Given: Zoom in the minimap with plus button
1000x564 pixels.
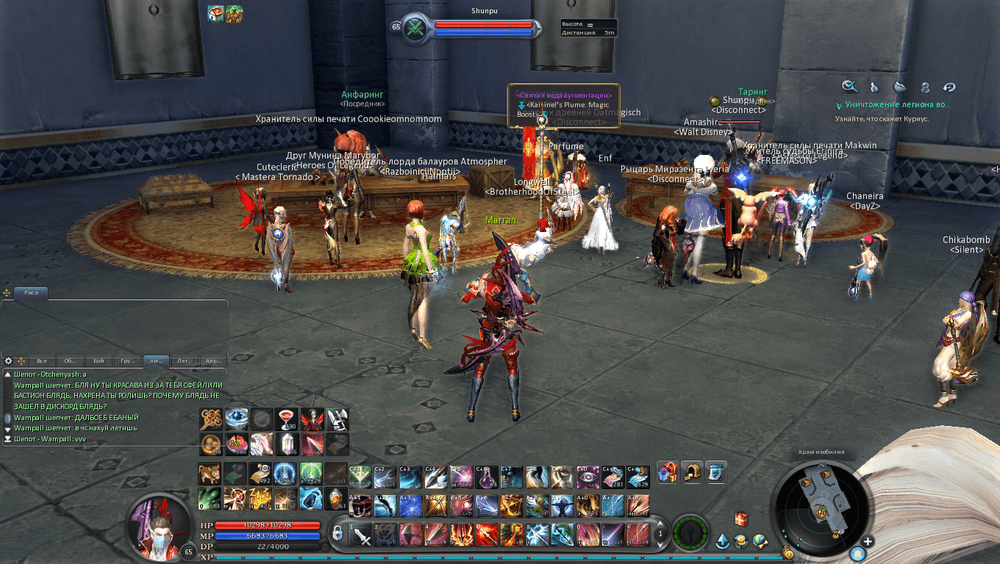Looking at the screenshot, I should (867, 542).
